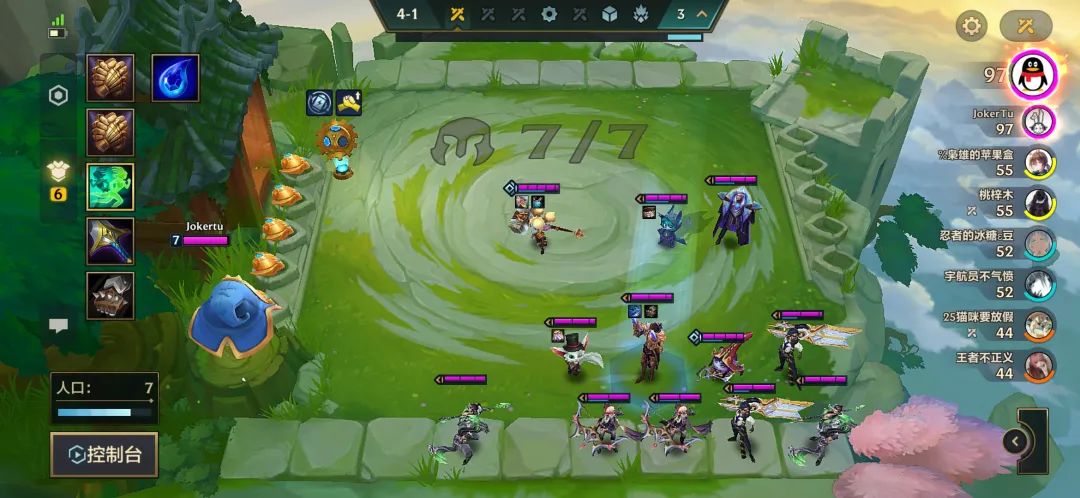Image resolution: width=1080 pixels, height=498 pixels.
Task: Expand the side panel left arrow
Action: (x=1016, y=441)
